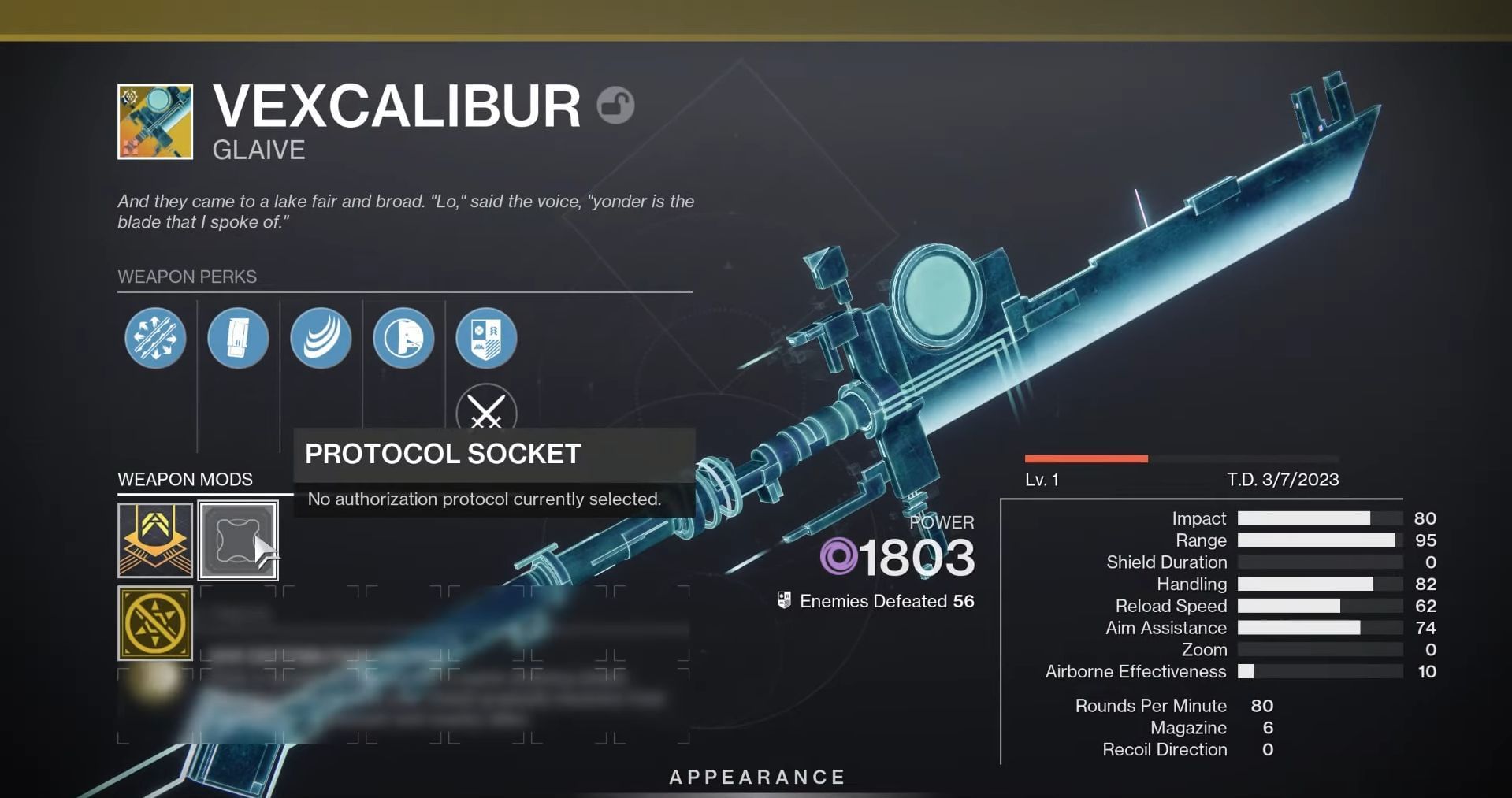This screenshot has width=1512, height=798.
Task: Click the Lv. 1 label above the stats panel
Action: (1040, 478)
